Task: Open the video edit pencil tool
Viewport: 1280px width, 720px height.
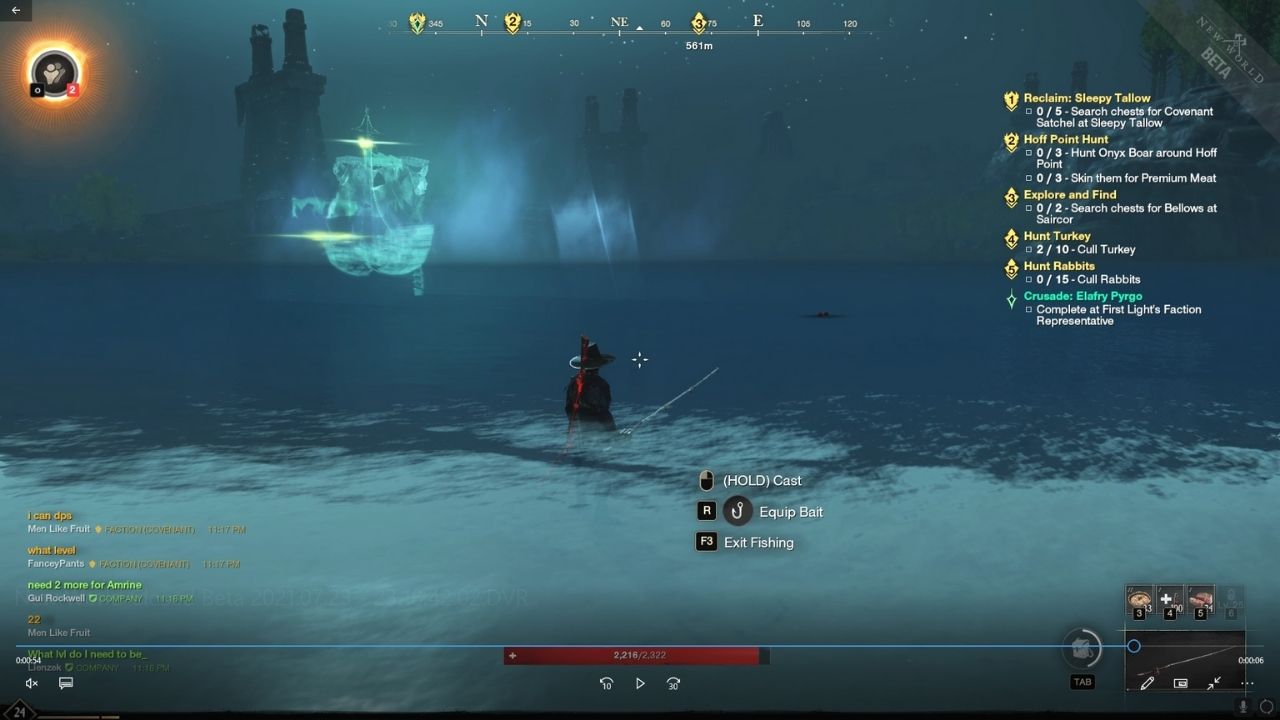Action: [1148, 683]
